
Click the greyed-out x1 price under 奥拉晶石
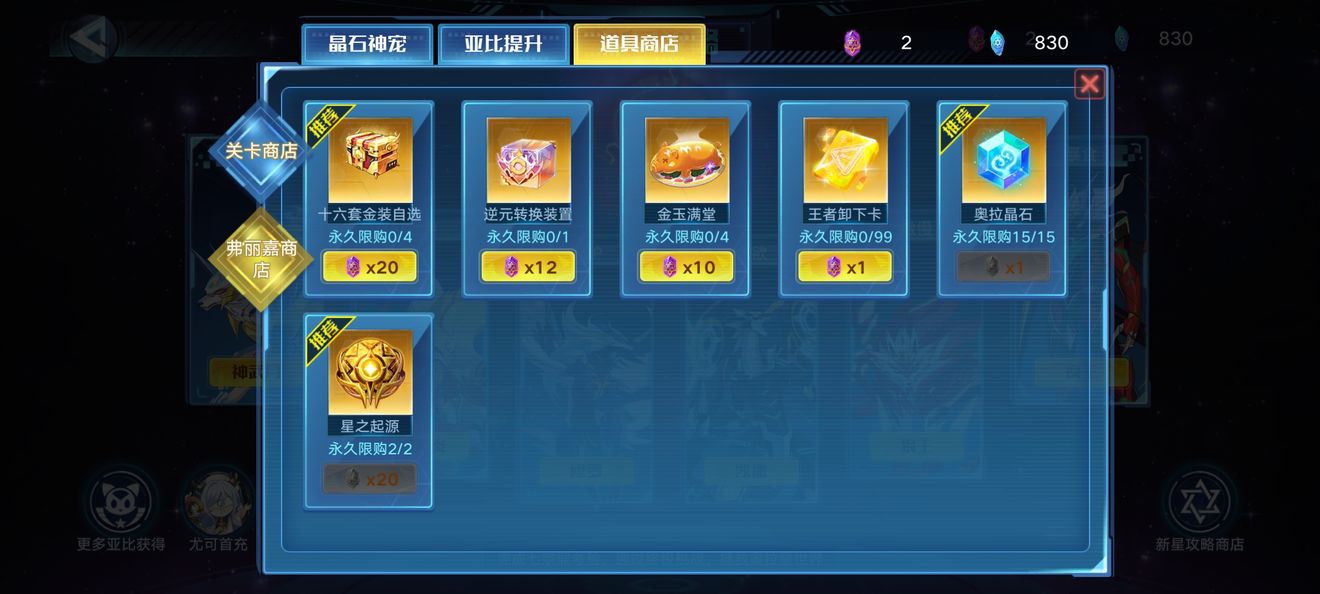(x=1003, y=267)
